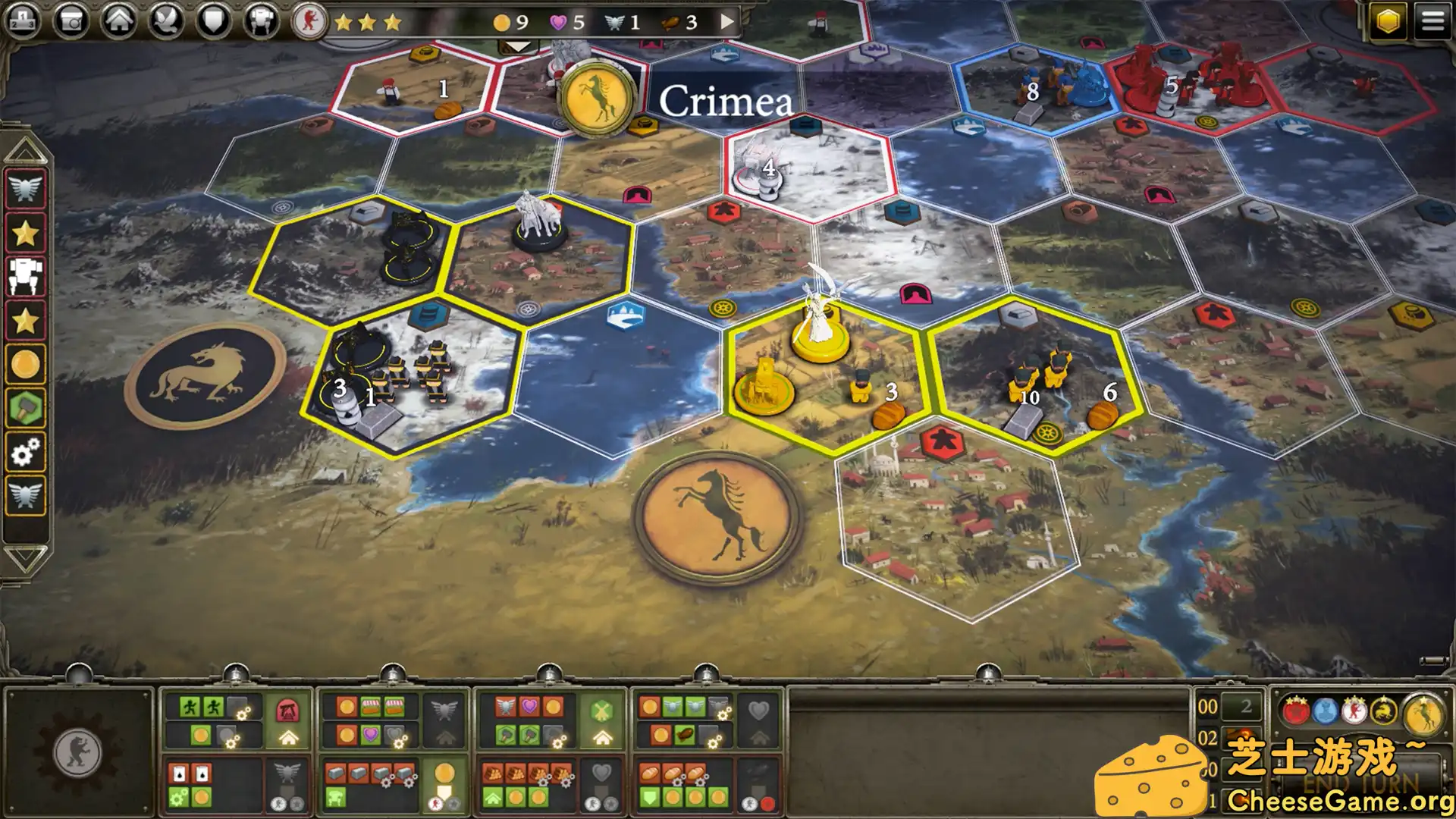This screenshot has width=1456, height=819.
Task: Expand the resource bar with the right arrow
Action: (726, 23)
